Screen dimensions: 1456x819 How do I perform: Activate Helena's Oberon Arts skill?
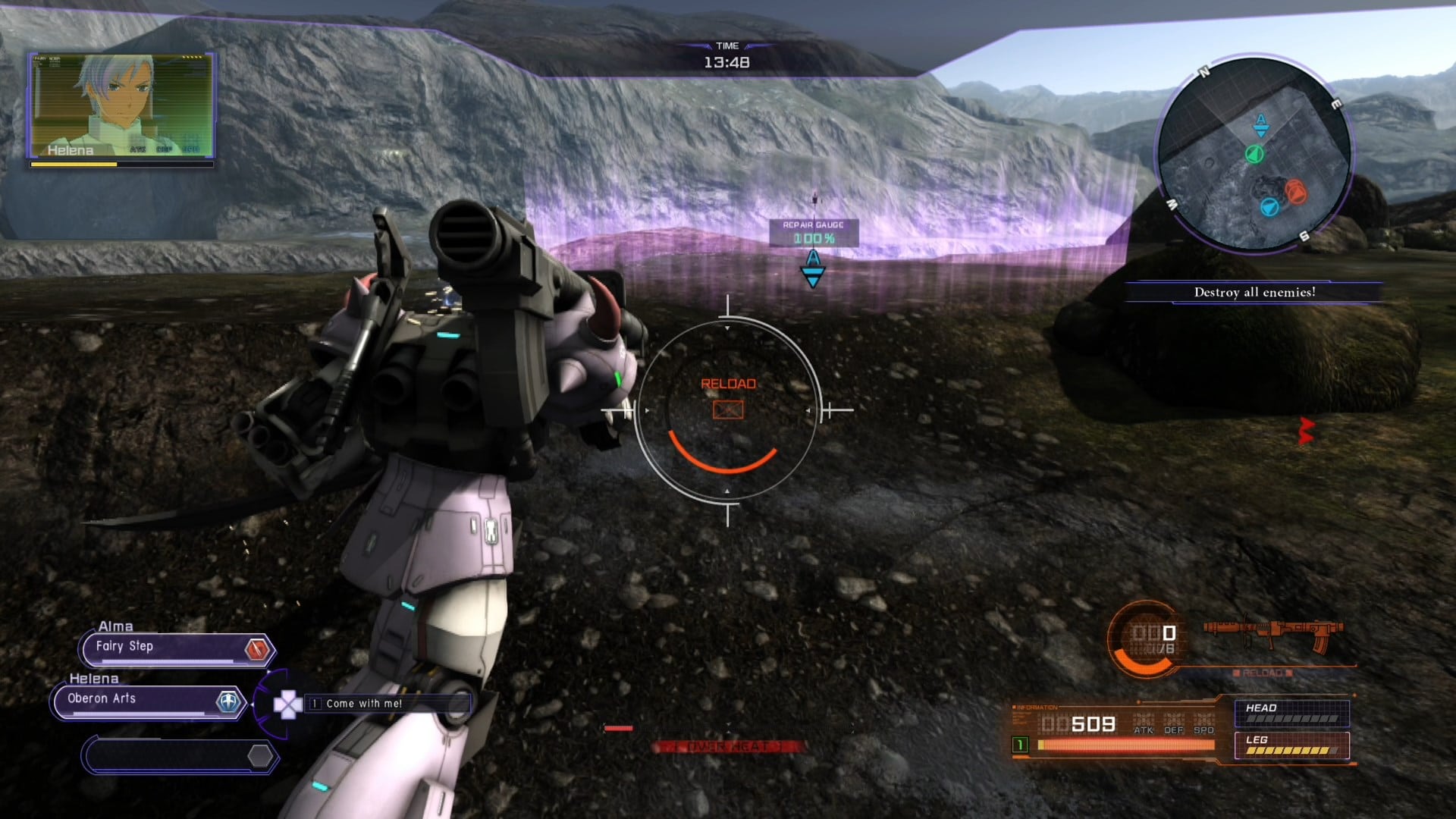pos(149,701)
